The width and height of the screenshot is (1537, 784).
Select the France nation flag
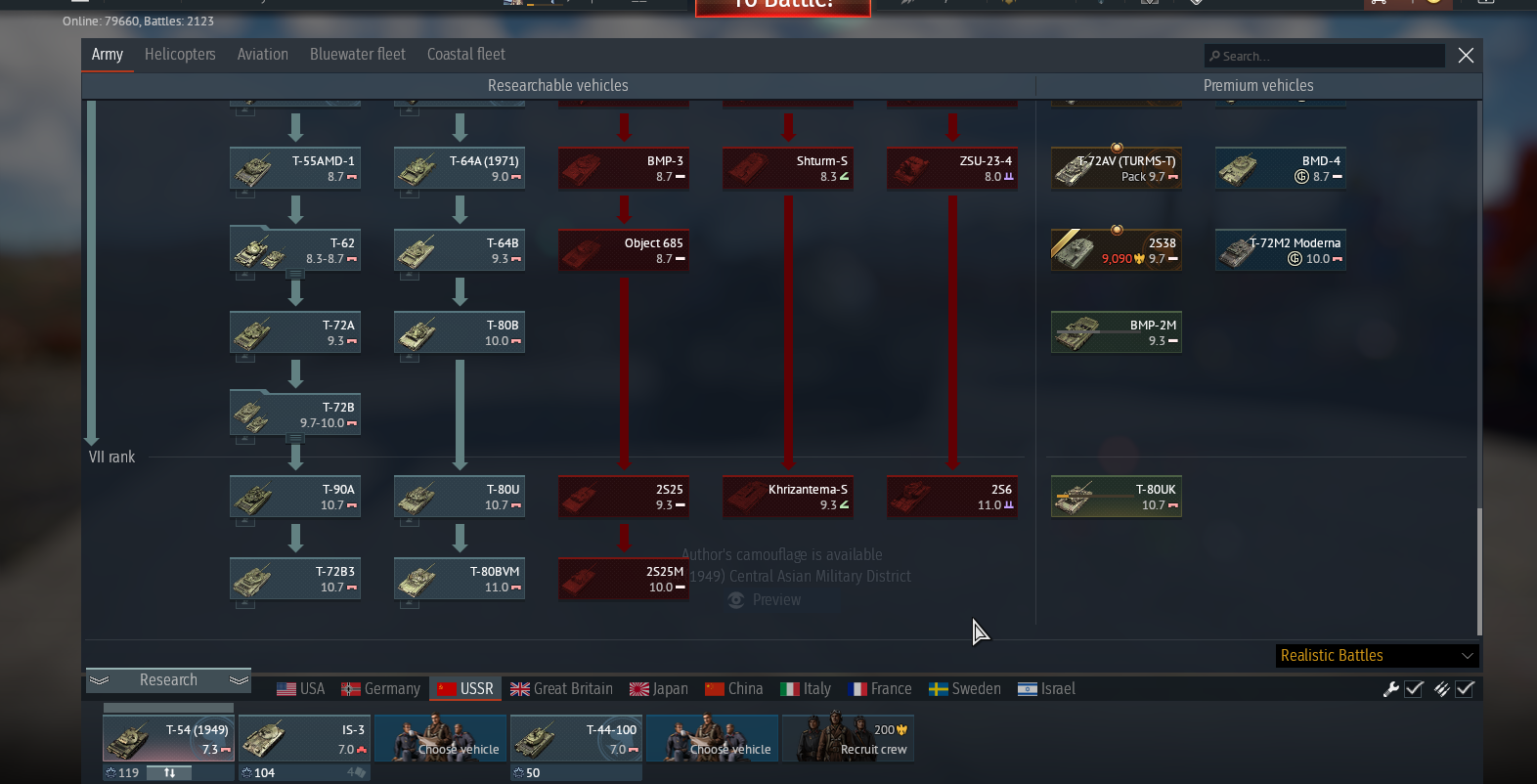(x=858, y=688)
